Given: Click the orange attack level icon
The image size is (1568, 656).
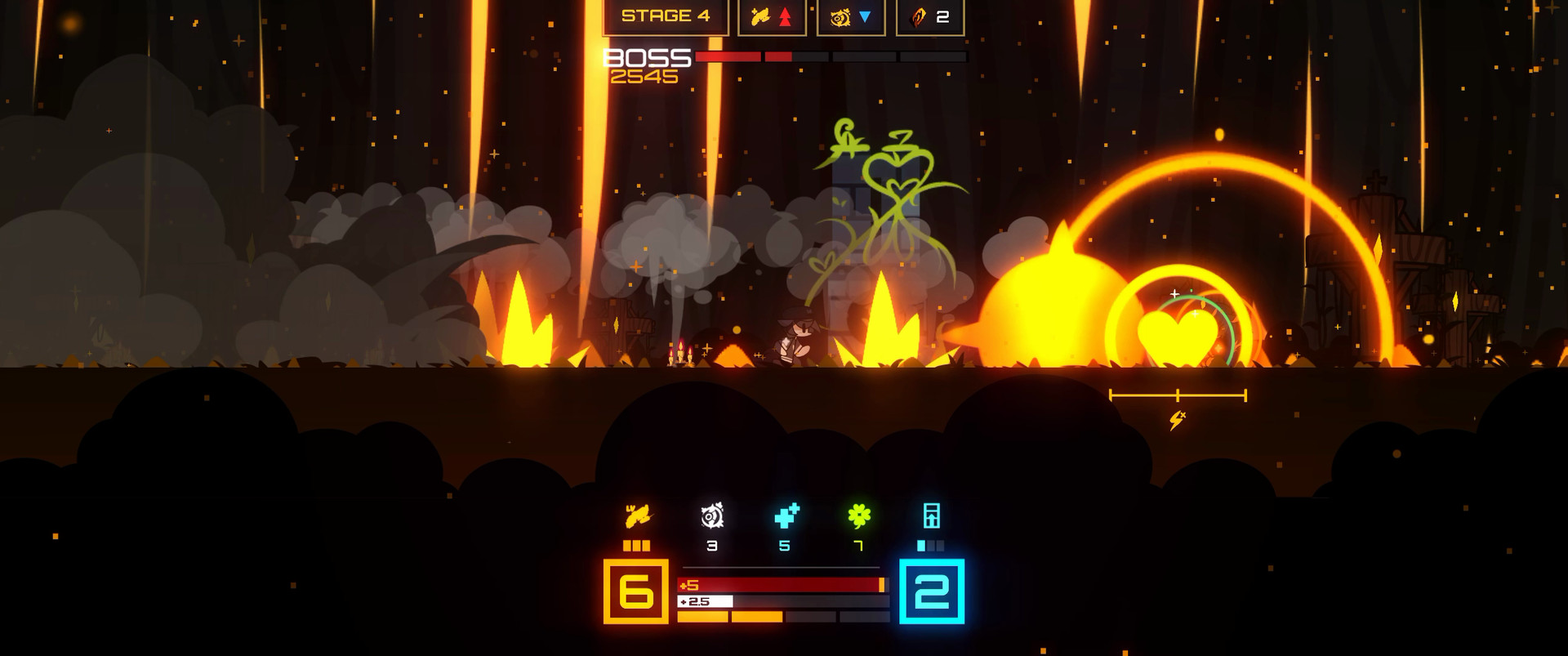Looking at the screenshot, I should coord(638,516).
